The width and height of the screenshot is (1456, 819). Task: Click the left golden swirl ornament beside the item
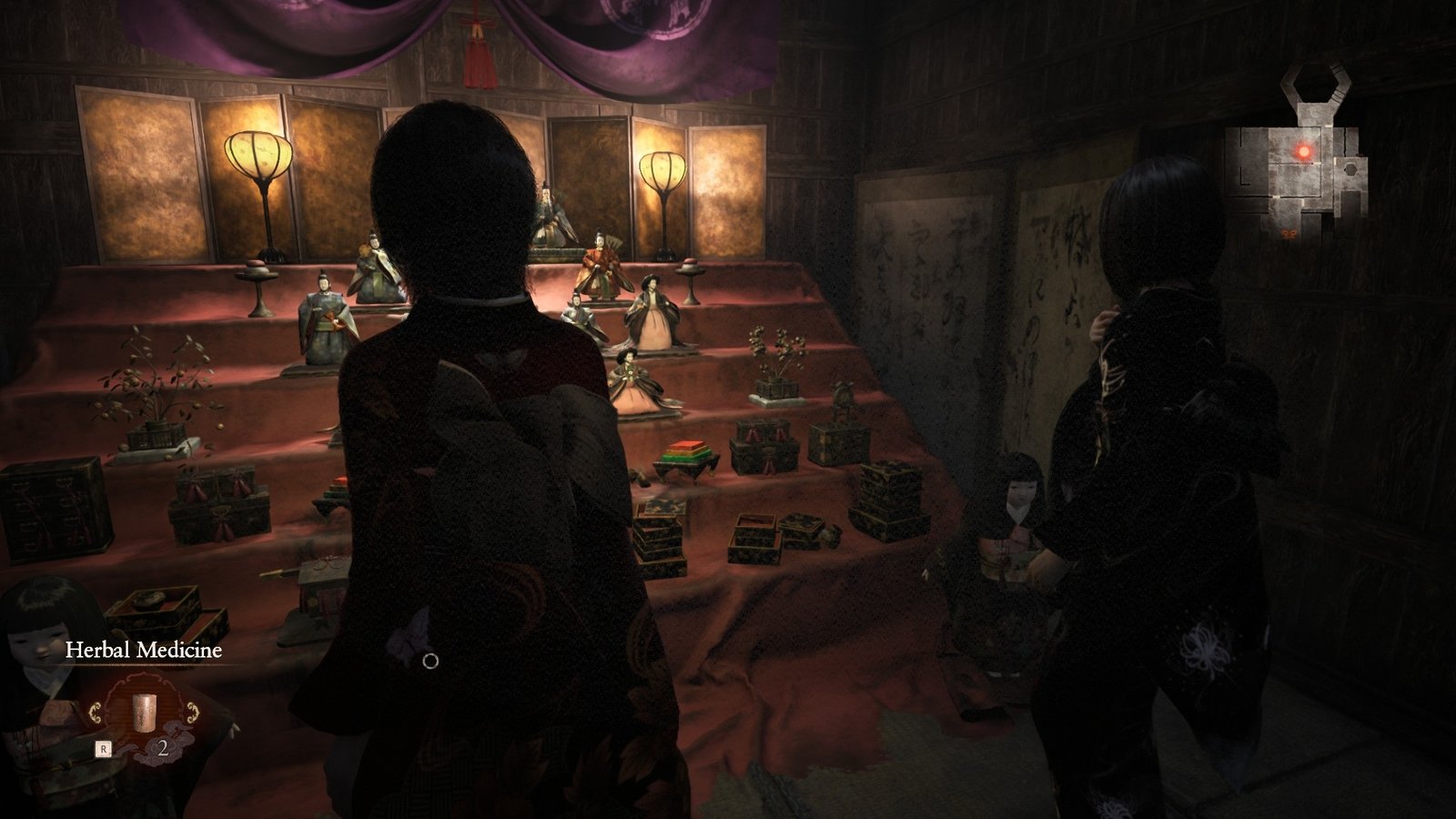(x=96, y=711)
